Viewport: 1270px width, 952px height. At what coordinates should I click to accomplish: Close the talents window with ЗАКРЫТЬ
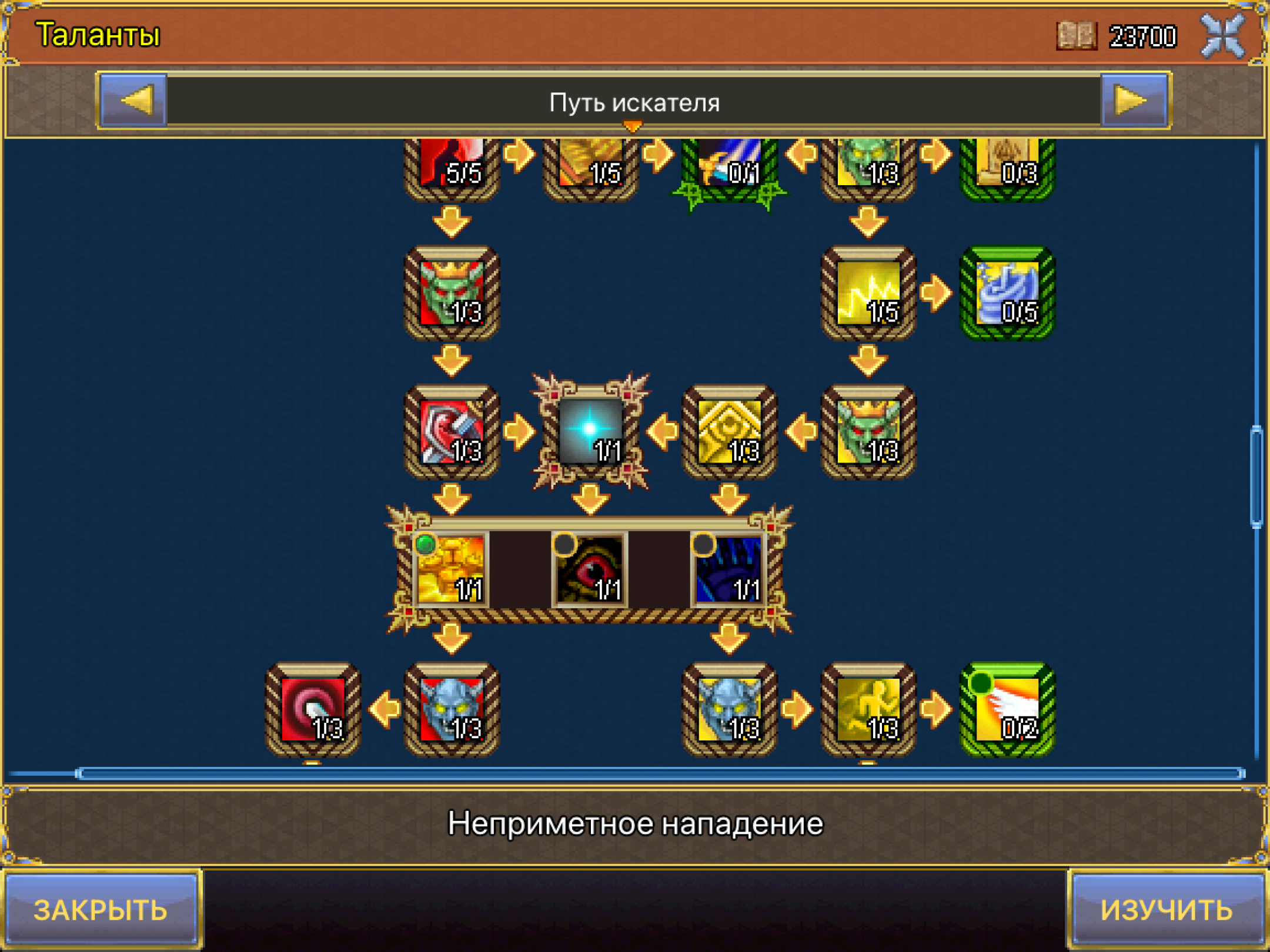101,910
